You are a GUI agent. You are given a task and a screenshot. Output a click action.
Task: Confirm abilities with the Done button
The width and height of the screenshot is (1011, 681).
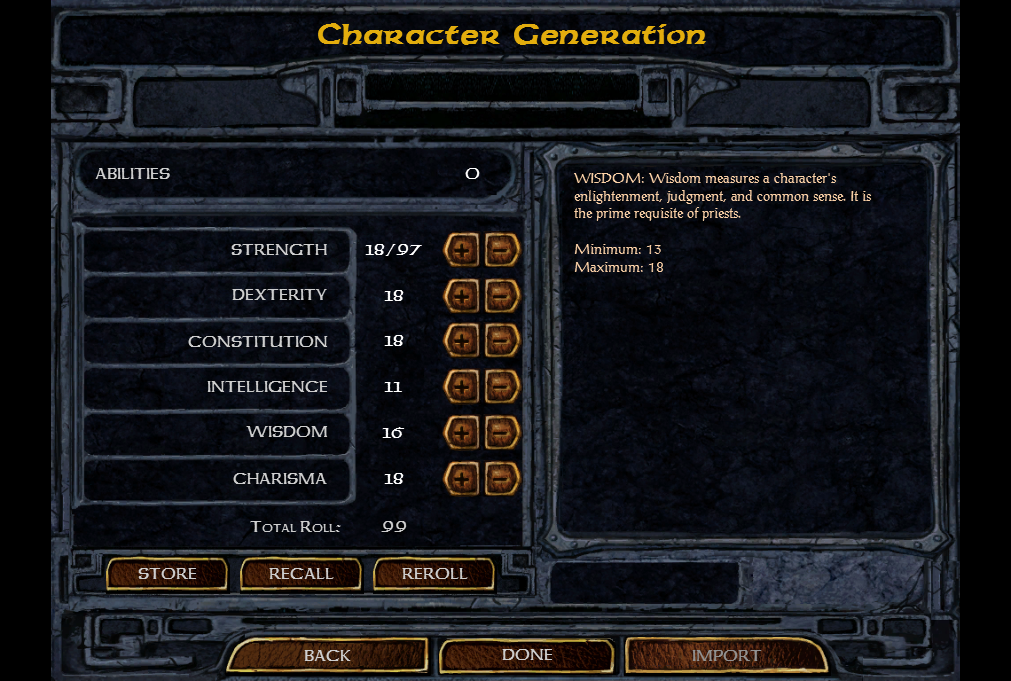pyautogui.click(x=527, y=654)
